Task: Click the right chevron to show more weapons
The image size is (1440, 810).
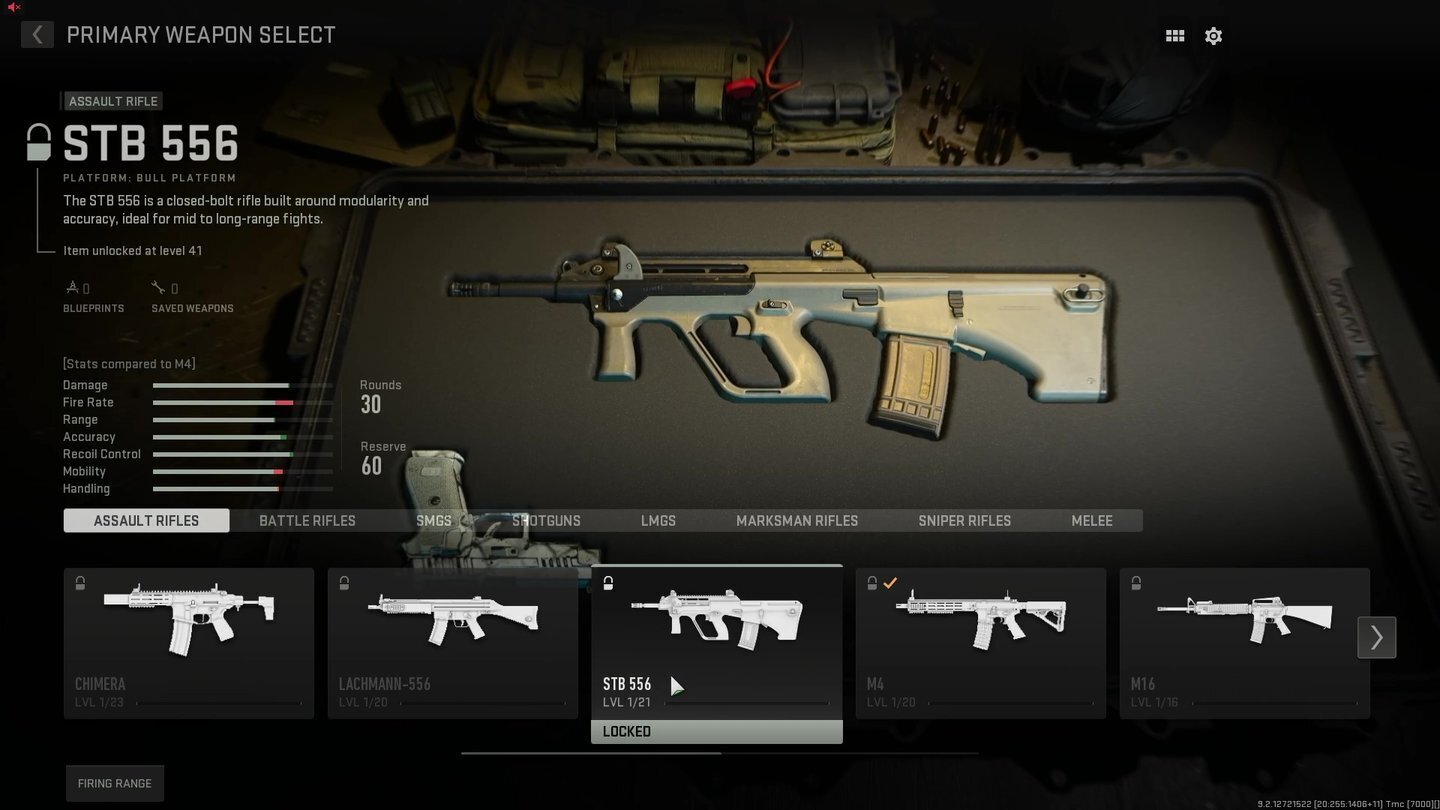Action: (1376, 637)
